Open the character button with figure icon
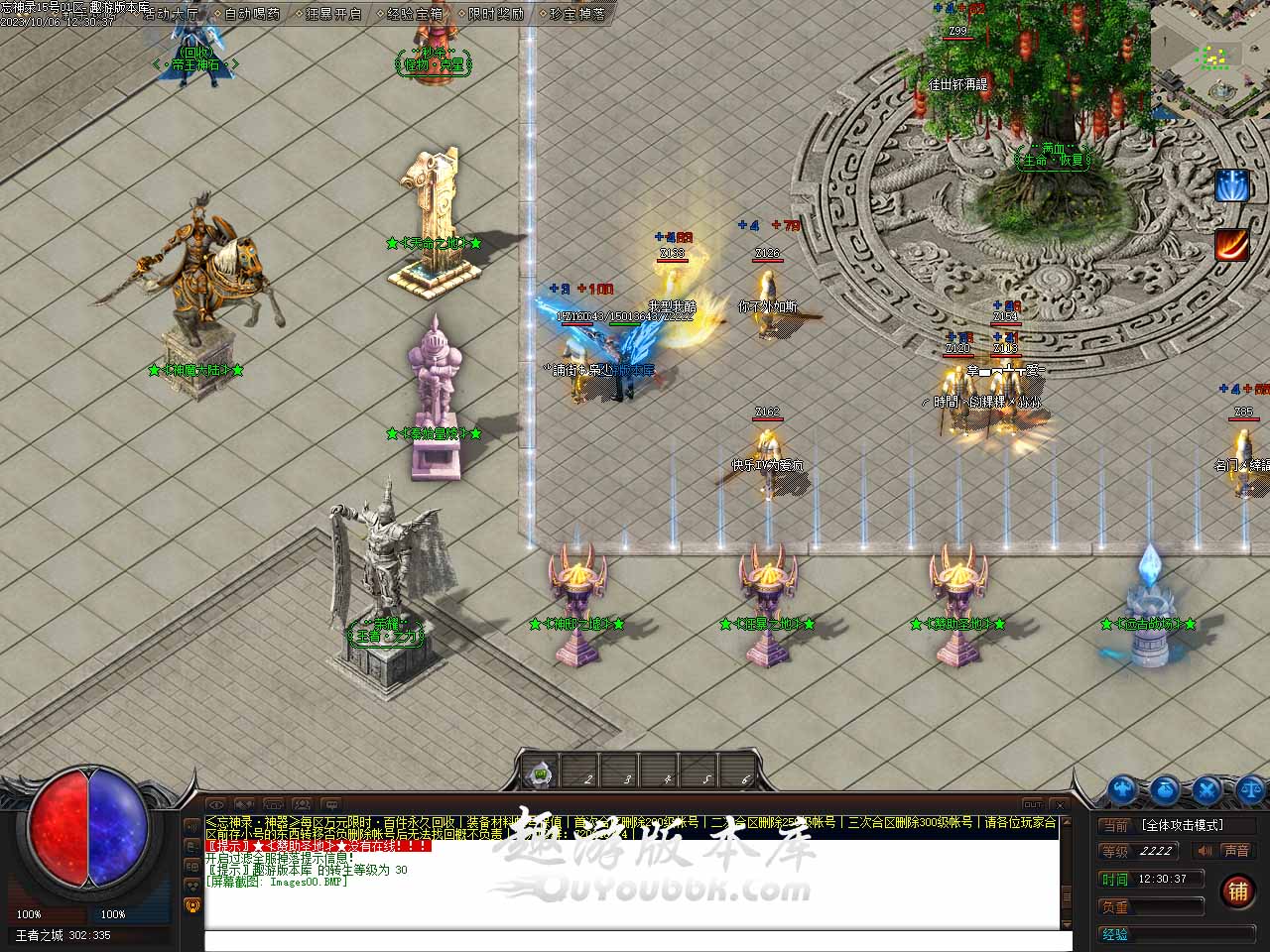The image size is (1270, 952). pos(1122,790)
